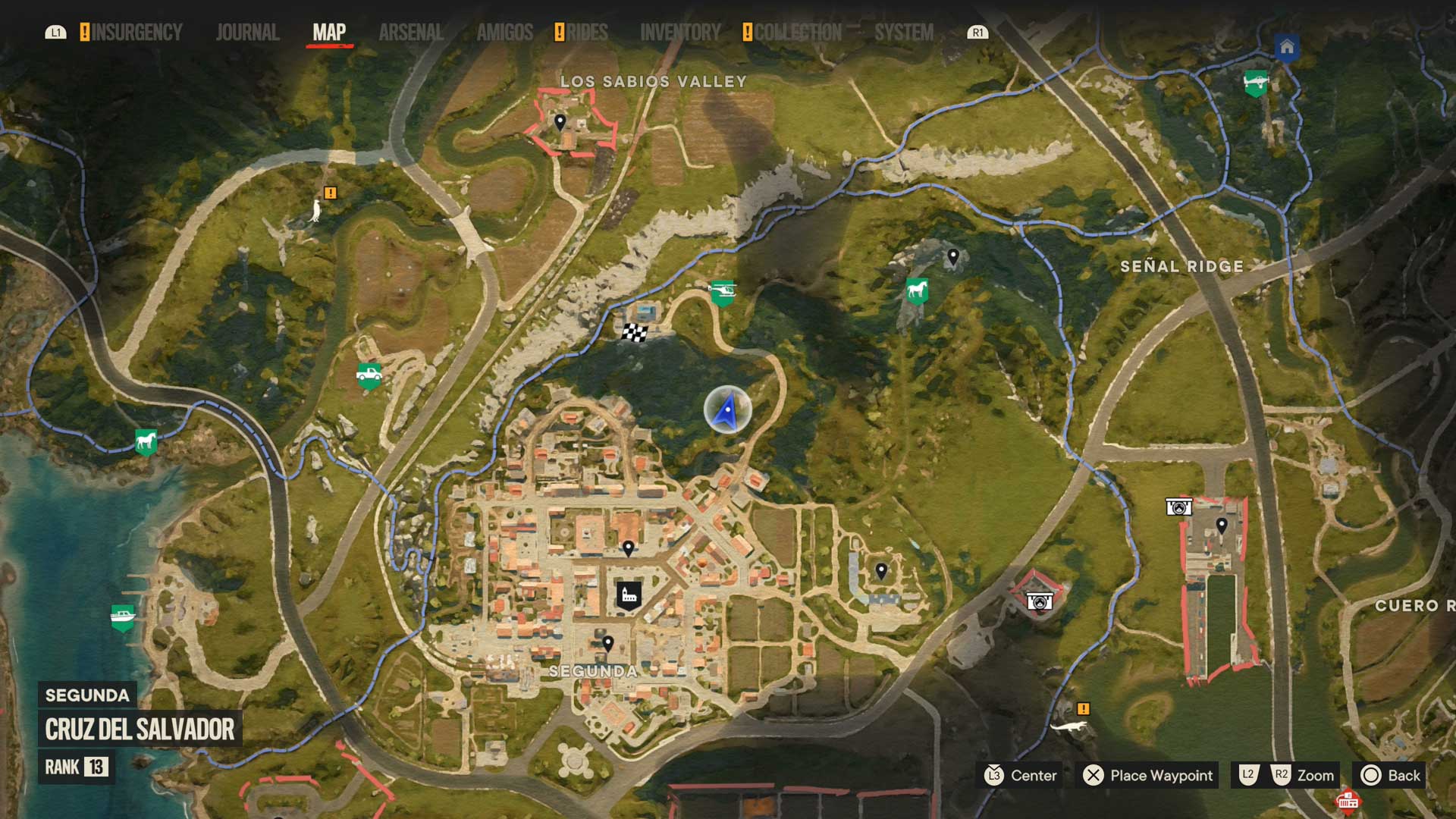View the Collection tab
1456x819 pixels.
click(x=798, y=33)
